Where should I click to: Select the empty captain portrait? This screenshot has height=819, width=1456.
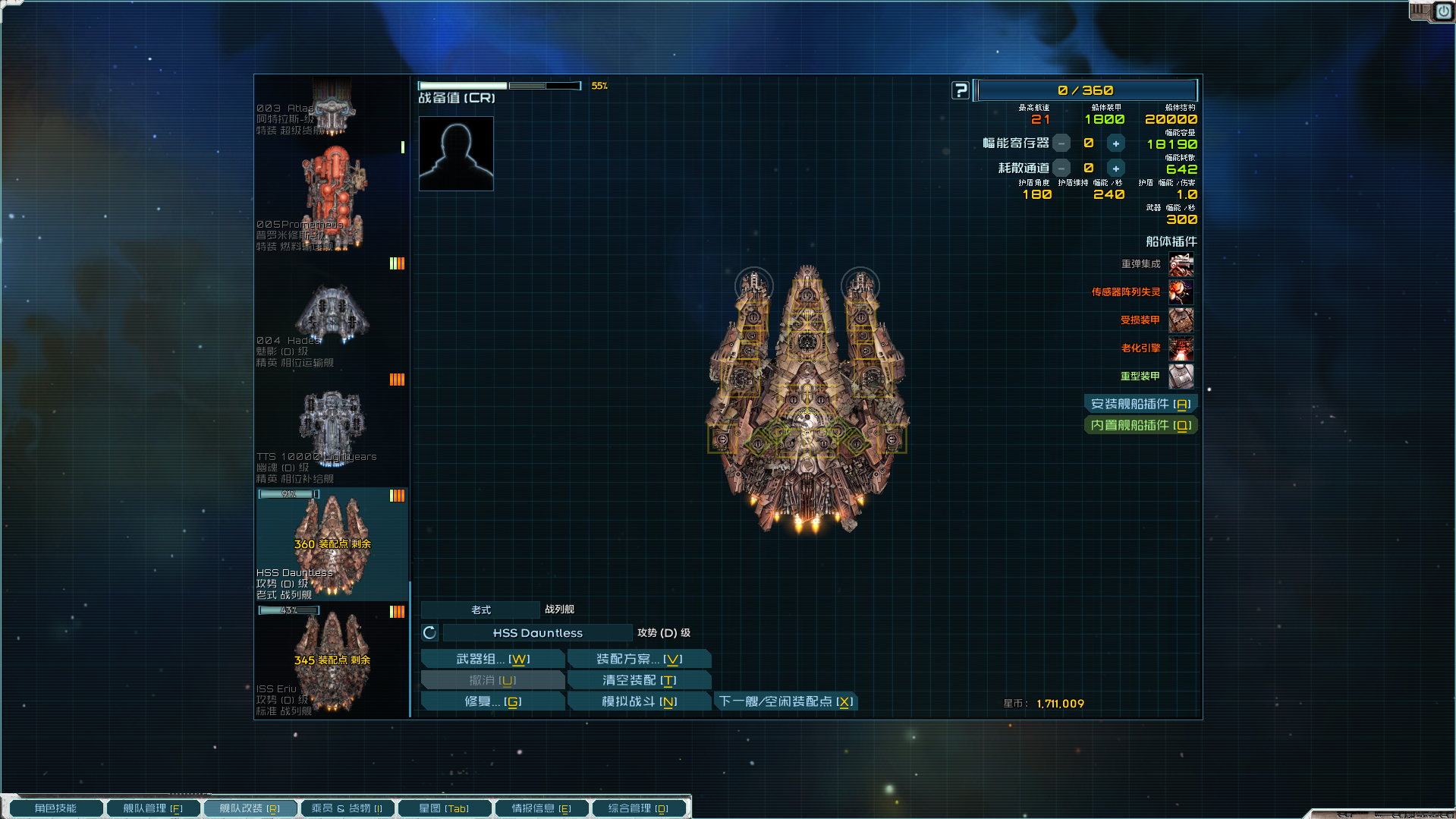[x=456, y=153]
